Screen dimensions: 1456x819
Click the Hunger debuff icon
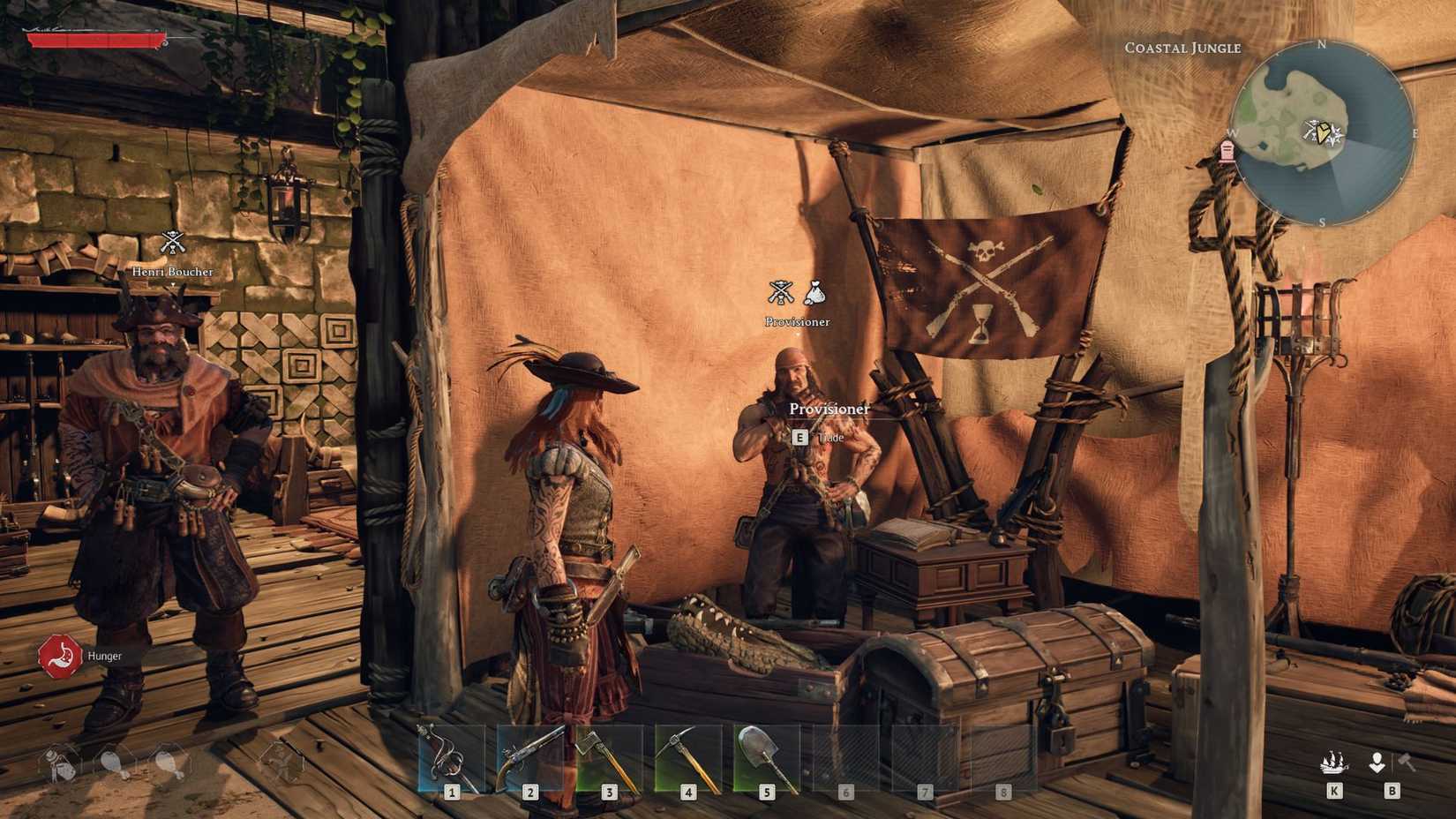(x=60, y=656)
